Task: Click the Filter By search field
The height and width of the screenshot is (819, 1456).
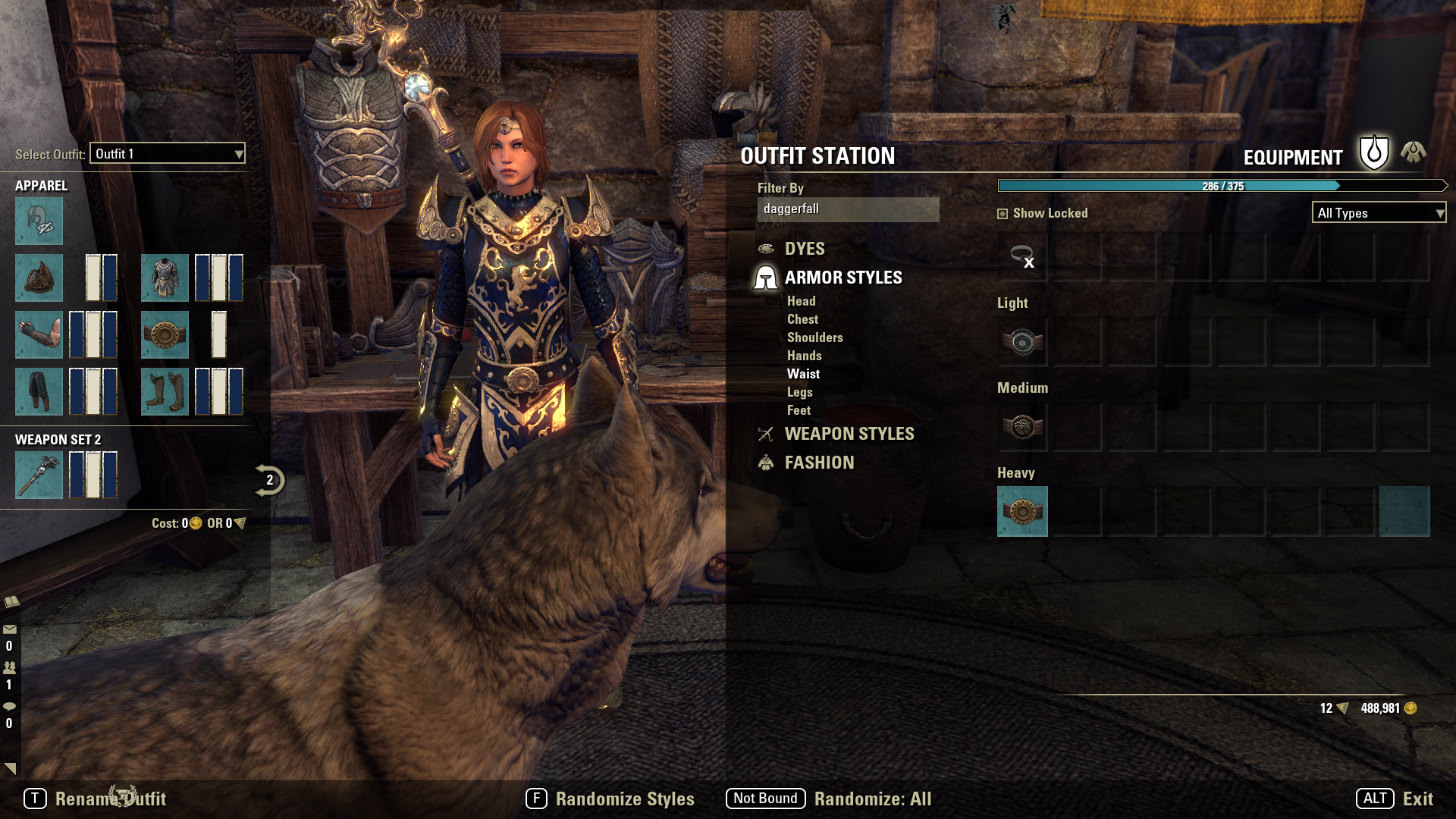Action: [848, 209]
